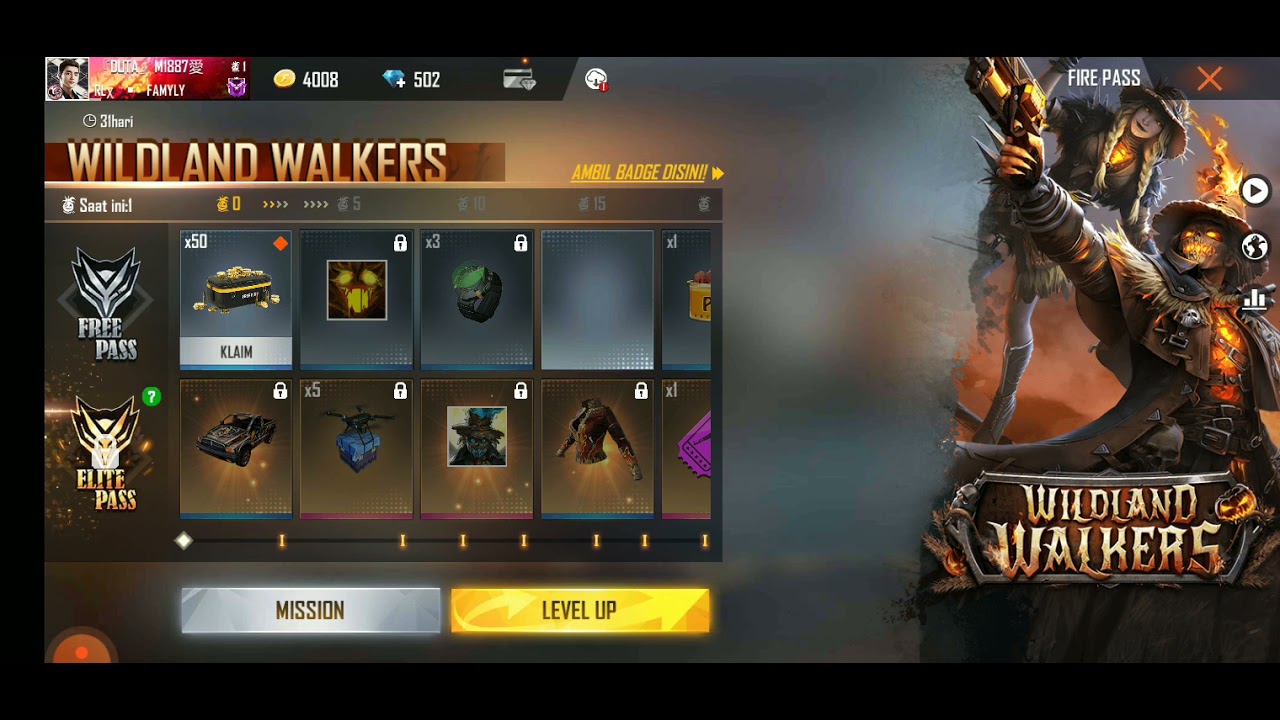Screen dimensions: 1280x720
Task: Tap the gold coin balance of 4008
Action: [x=306, y=80]
